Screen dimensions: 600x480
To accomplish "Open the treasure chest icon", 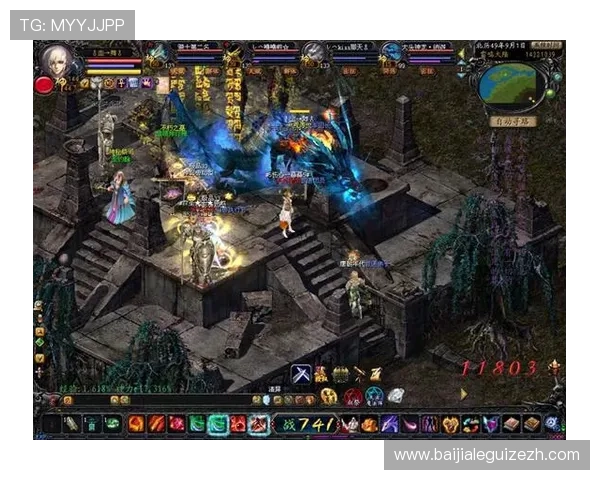I will [340, 374].
